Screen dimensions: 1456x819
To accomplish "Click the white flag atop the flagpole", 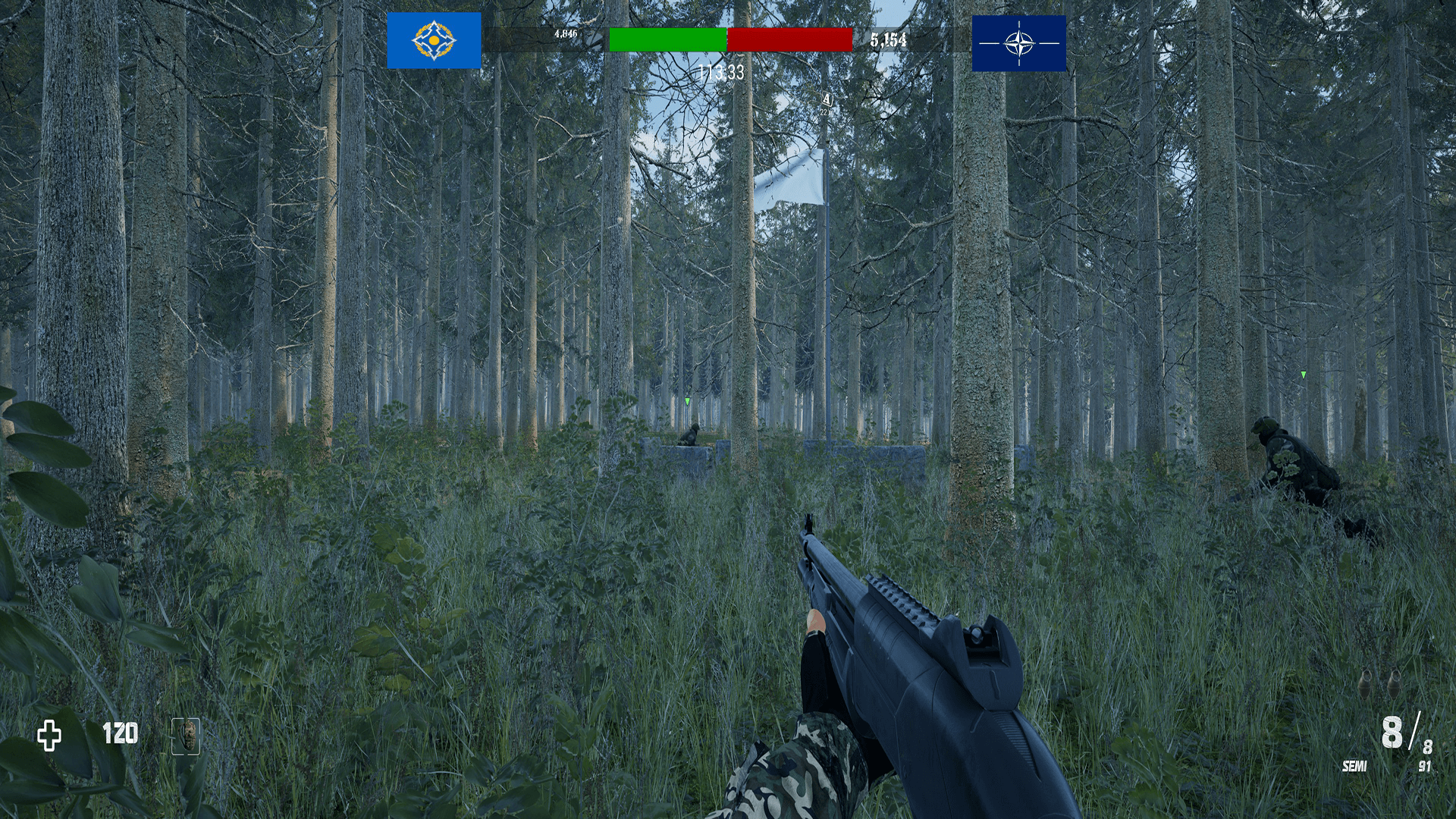I will pos(793,180).
